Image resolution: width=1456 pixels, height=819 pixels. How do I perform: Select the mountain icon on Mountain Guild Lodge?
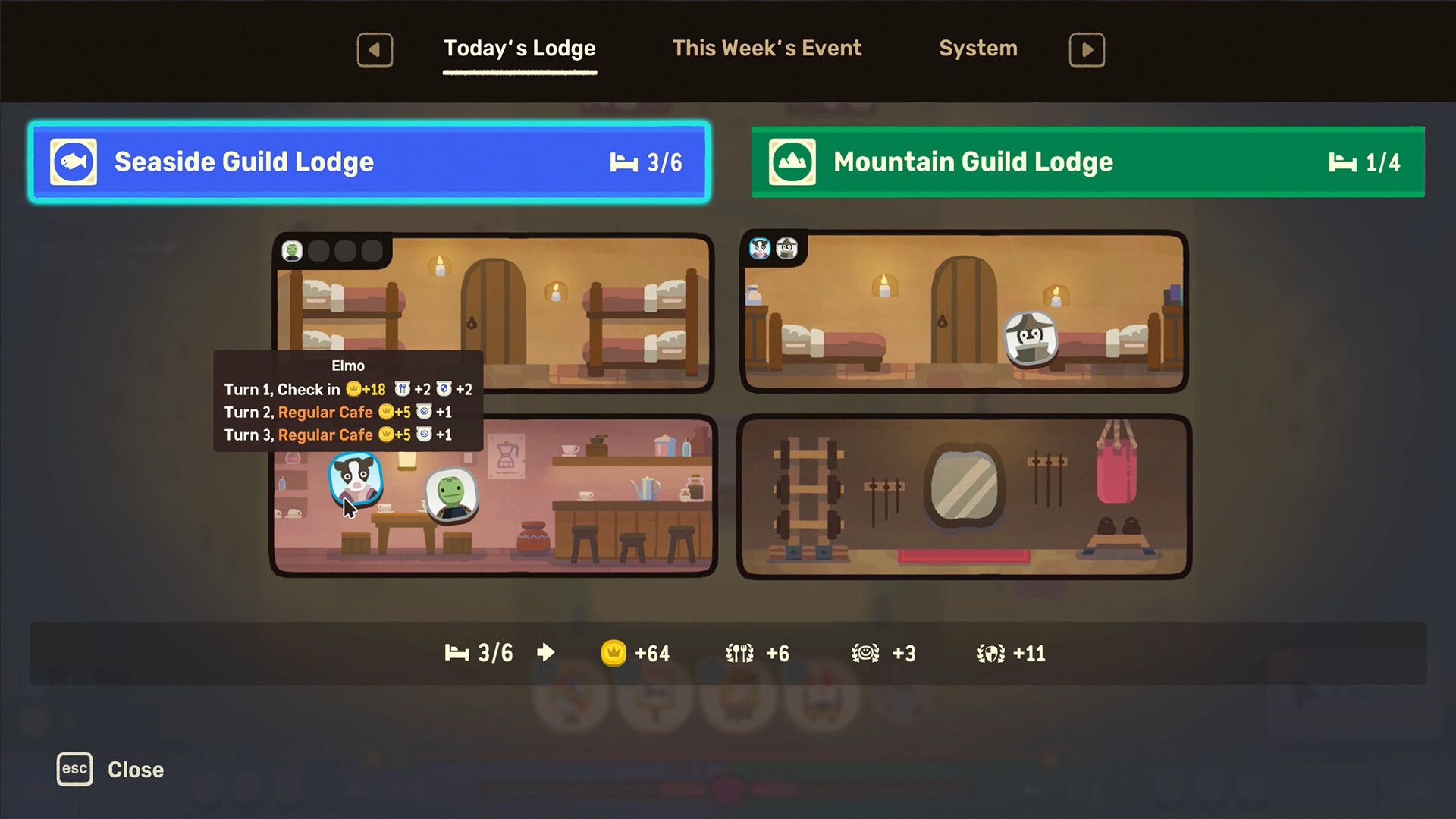tap(792, 162)
